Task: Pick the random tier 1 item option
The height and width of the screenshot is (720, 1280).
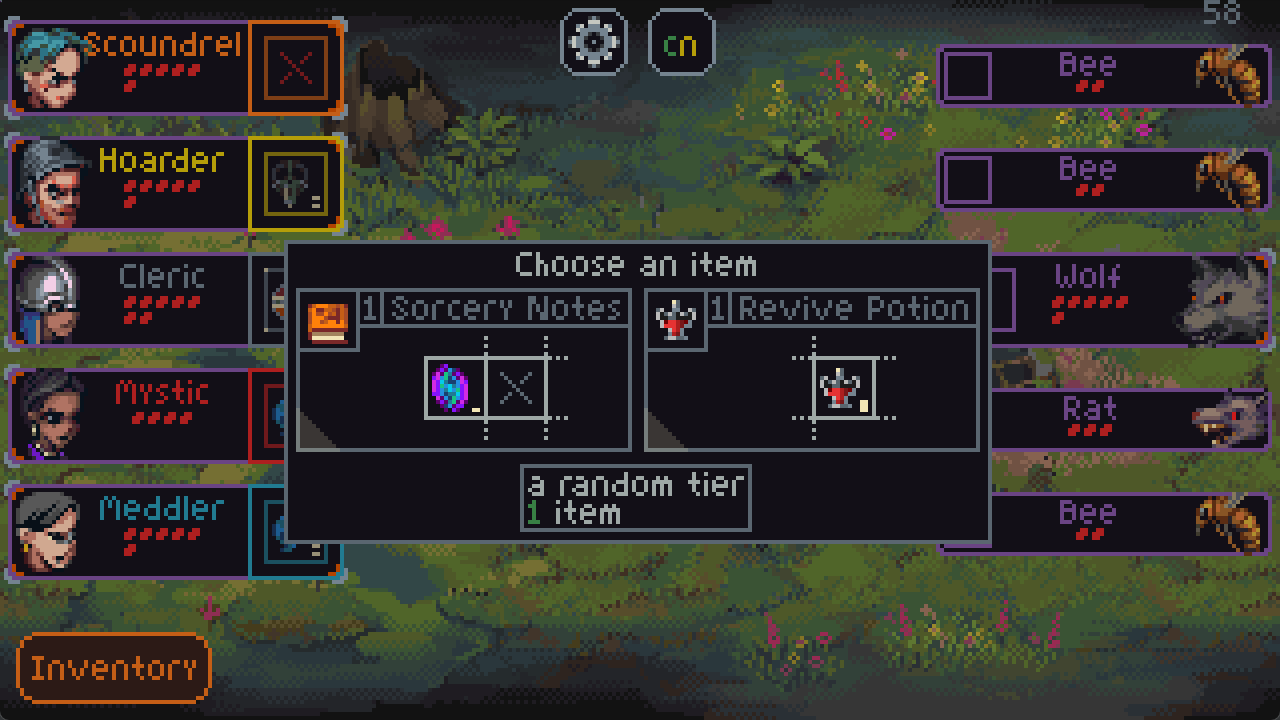Action: pos(635,498)
